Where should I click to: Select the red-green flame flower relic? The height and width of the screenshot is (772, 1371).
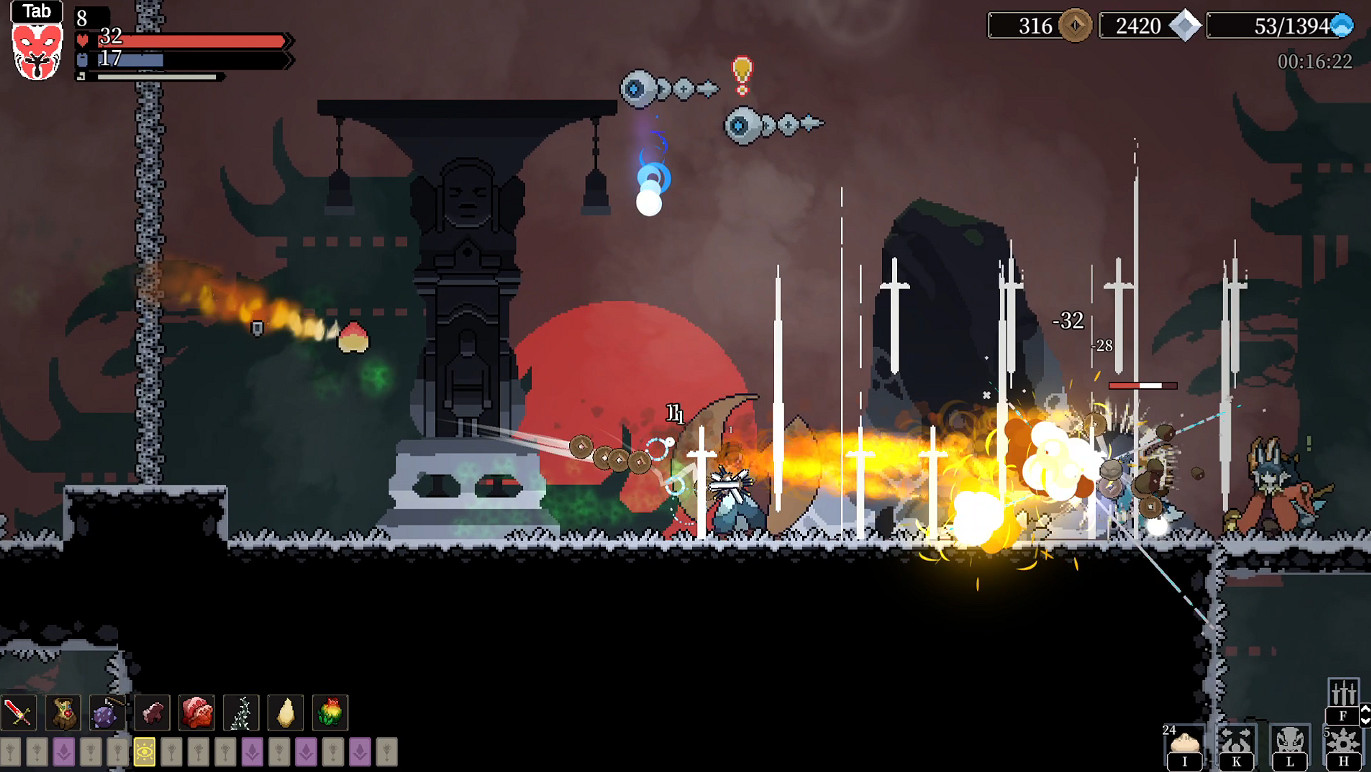click(330, 713)
